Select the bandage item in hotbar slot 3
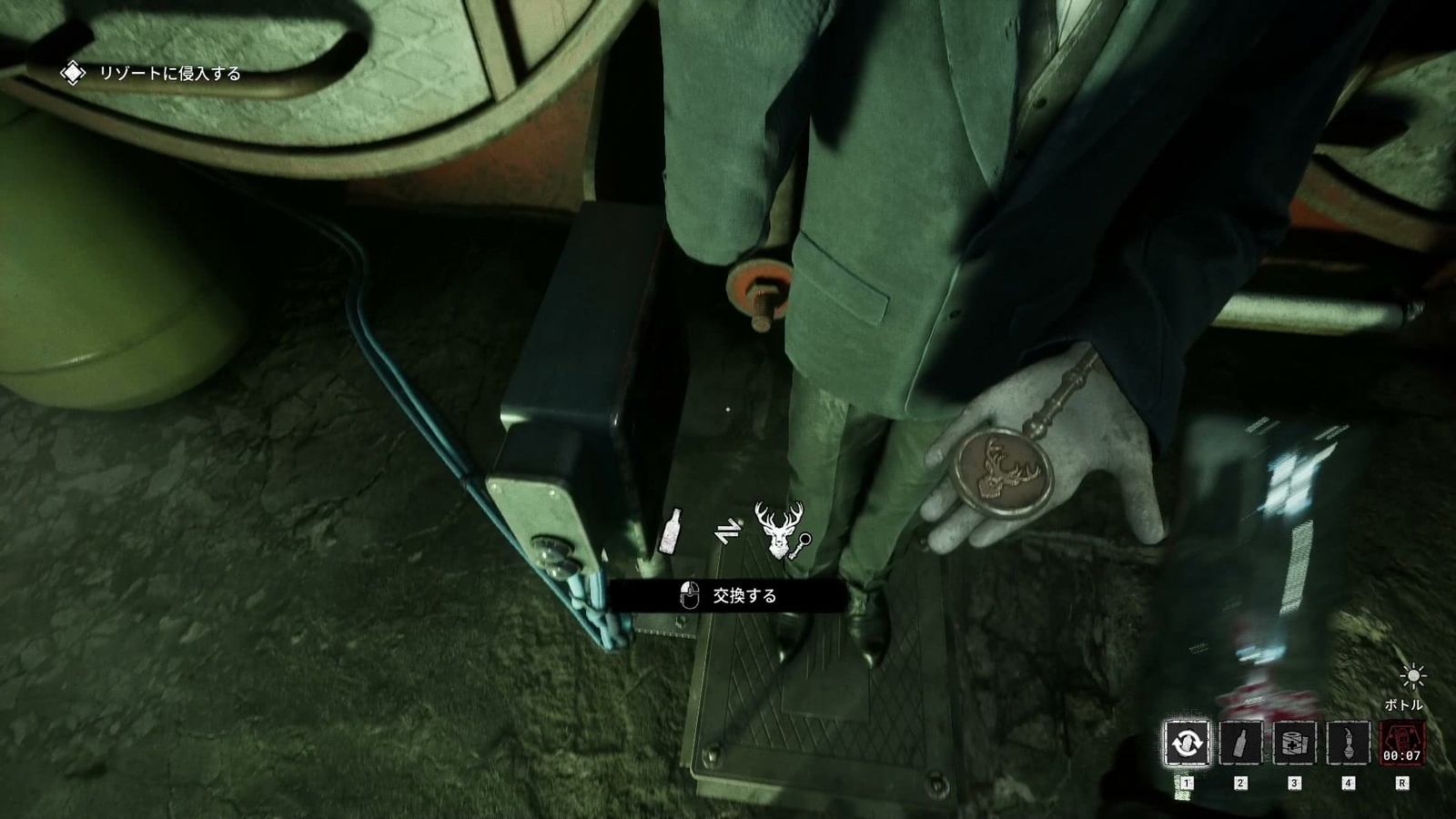The width and height of the screenshot is (1456, 819). tap(1294, 743)
